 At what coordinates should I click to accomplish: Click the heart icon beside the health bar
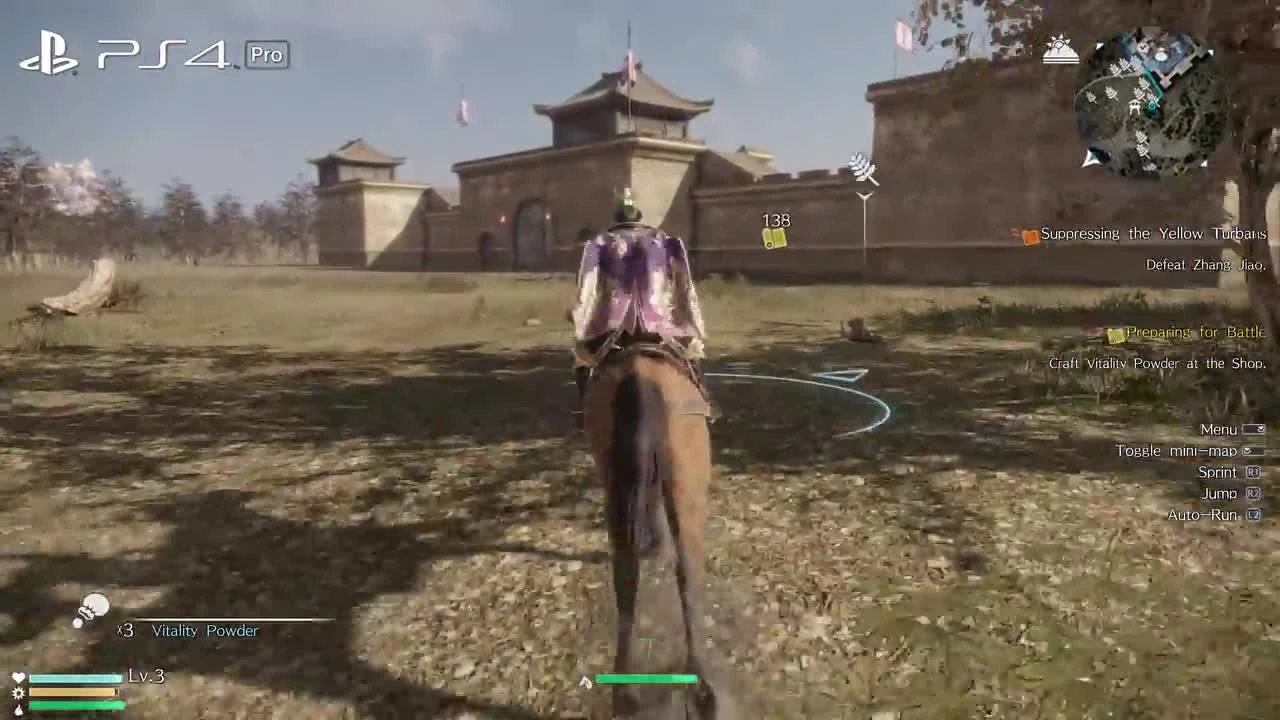pos(17,677)
